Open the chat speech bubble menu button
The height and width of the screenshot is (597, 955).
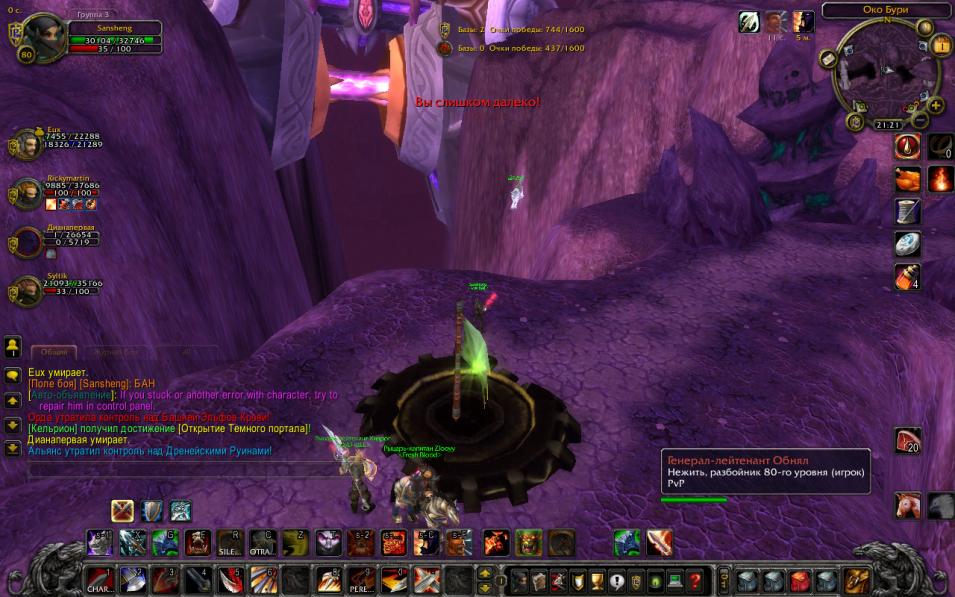13,375
